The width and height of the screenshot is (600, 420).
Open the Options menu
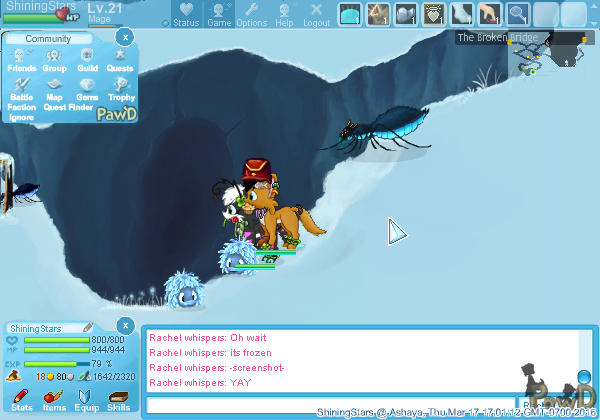click(252, 15)
